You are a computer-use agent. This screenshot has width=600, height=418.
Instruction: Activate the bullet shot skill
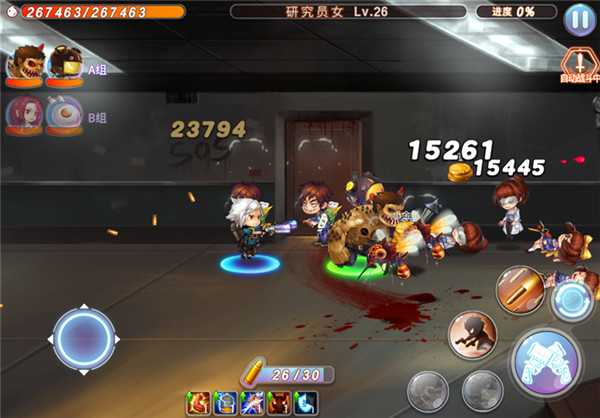coord(518,288)
